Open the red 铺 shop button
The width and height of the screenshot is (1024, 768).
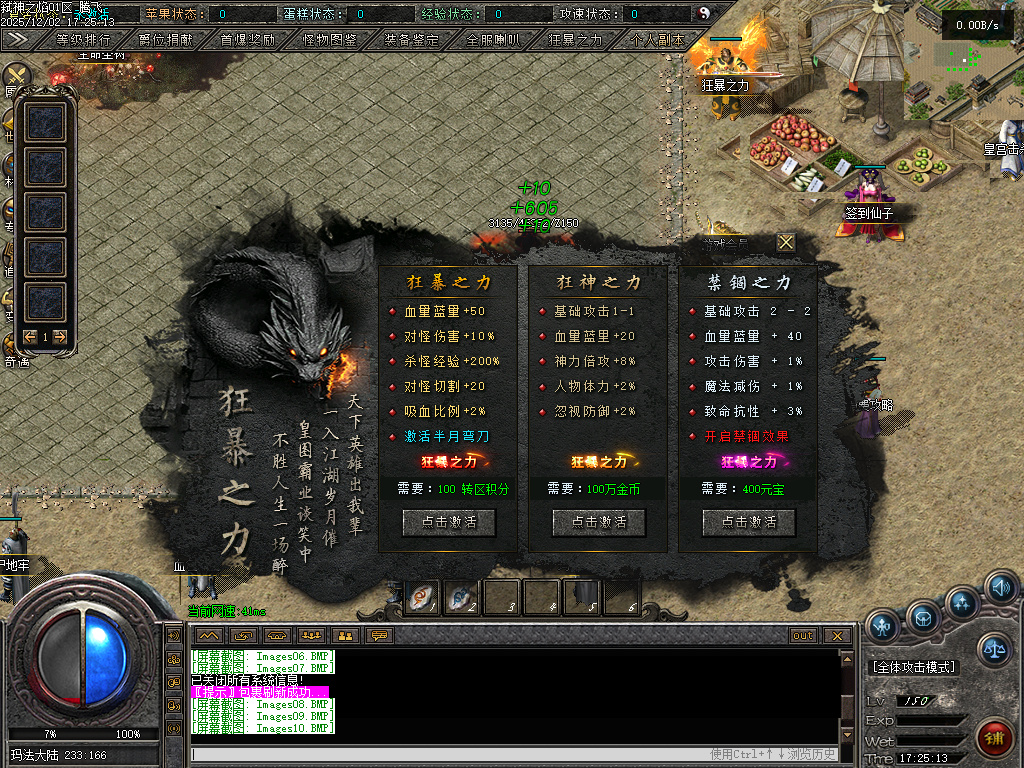tap(993, 738)
